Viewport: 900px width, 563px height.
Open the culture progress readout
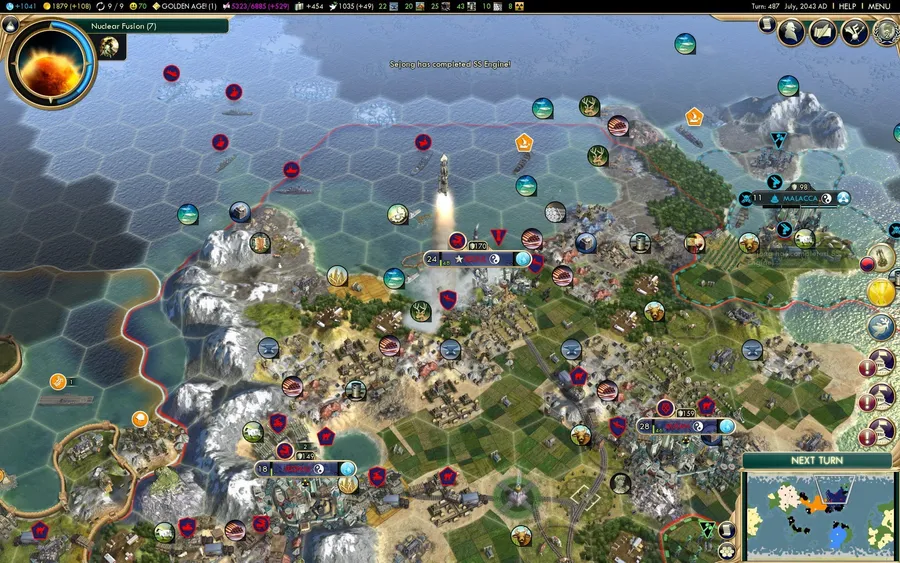pos(257,6)
